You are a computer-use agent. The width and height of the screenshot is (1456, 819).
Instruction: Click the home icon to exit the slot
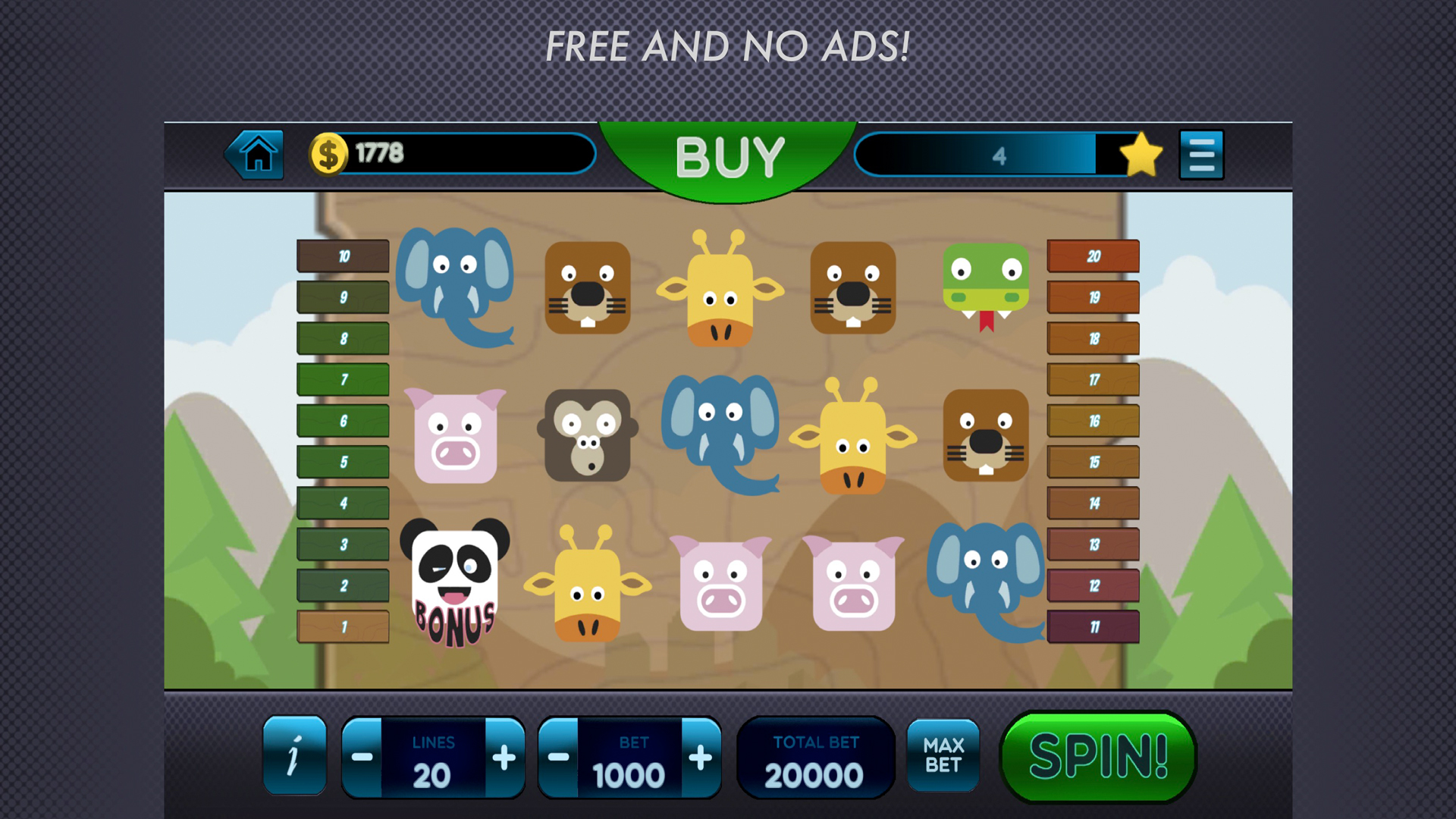click(x=256, y=154)
